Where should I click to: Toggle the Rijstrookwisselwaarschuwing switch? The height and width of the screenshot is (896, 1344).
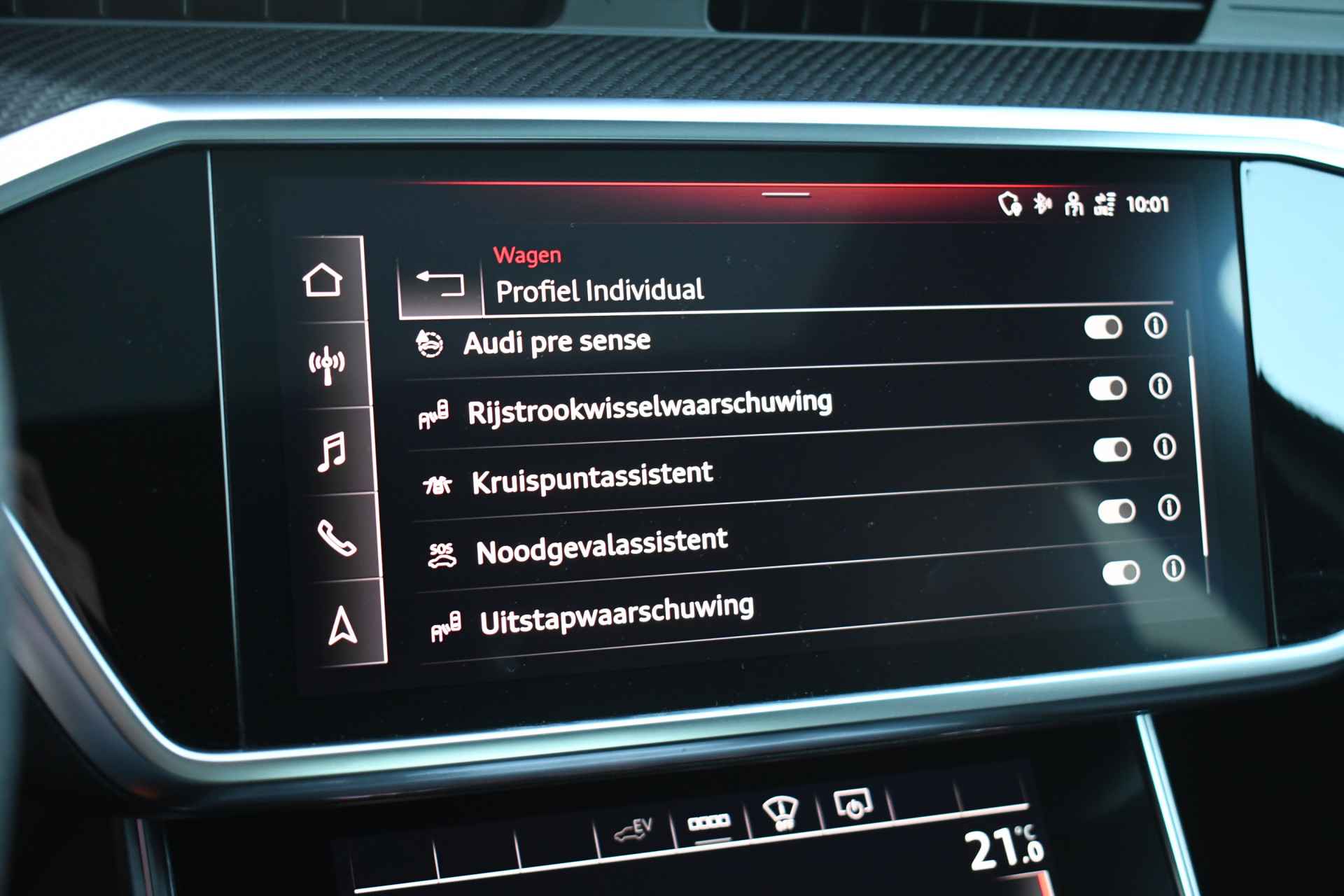[x=1107, y=388]
